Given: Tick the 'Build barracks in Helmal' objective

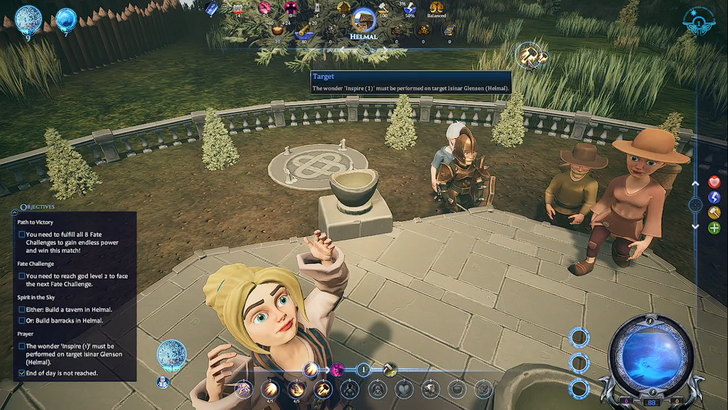Looking at the screenshot, I should pyautogui.click(x=22, y=321).
